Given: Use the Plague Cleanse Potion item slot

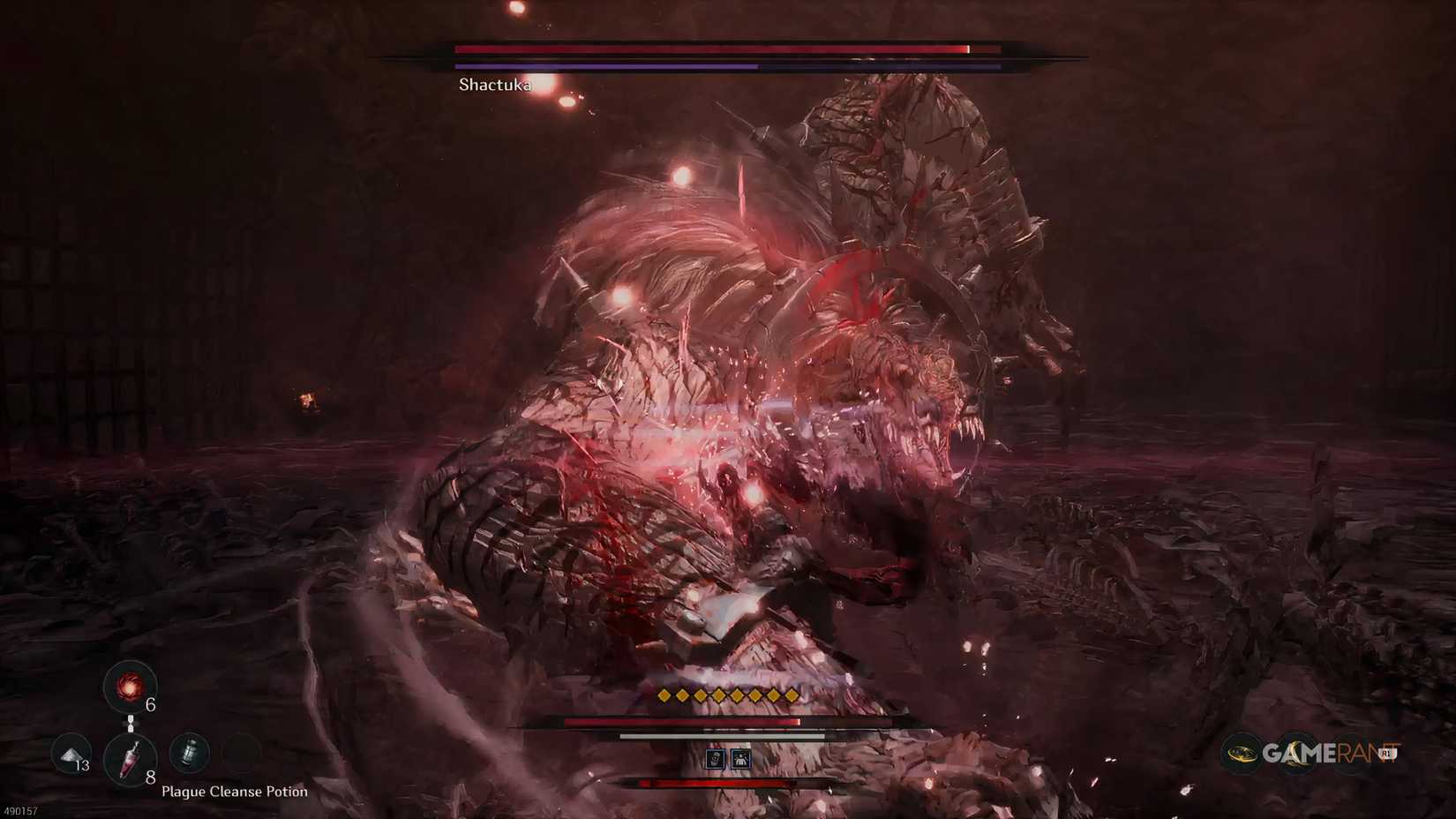Looking at the screenshot, I should pyautogui.click(x=131, y=757).
